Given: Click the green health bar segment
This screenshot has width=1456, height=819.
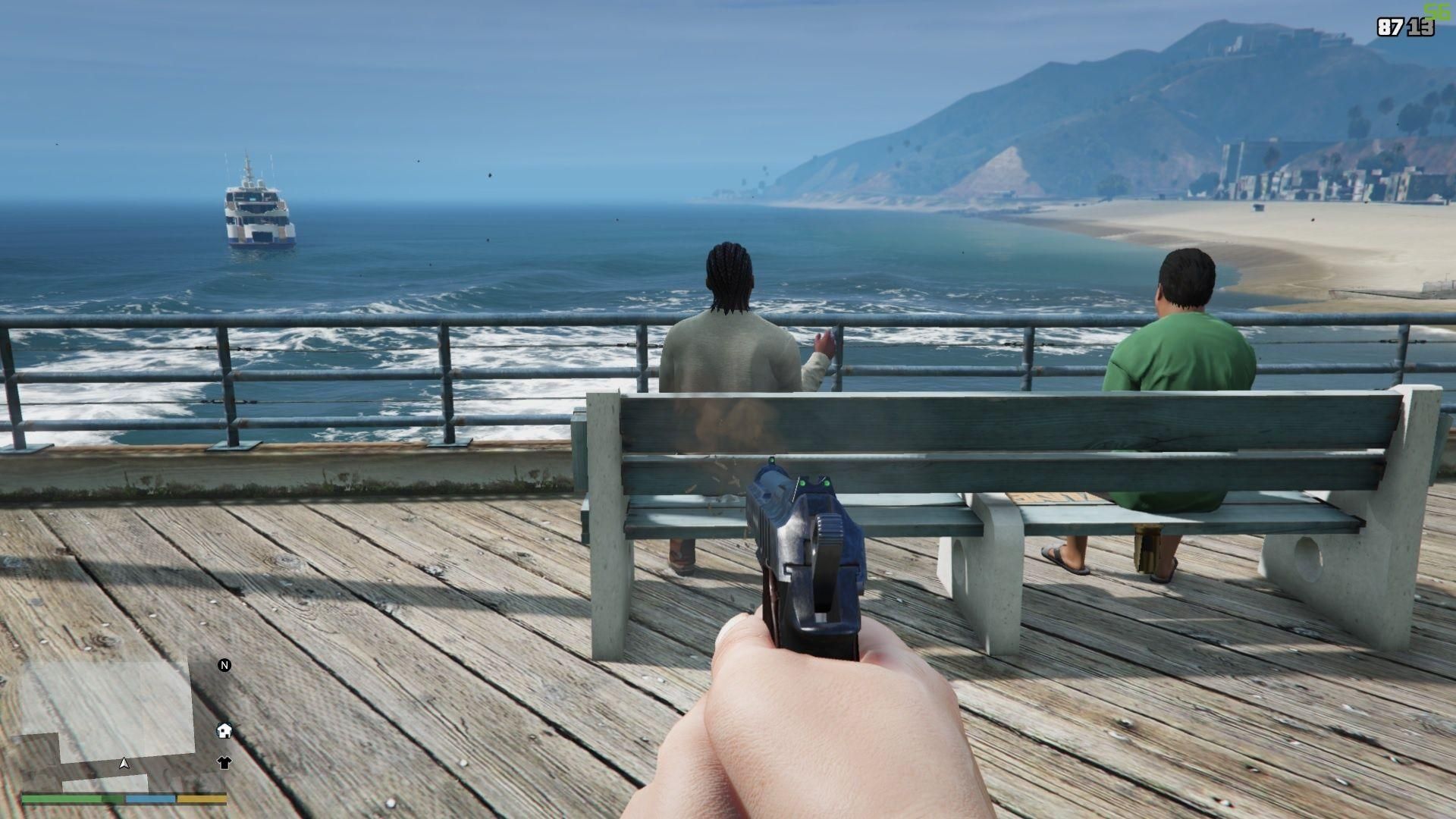Looking at the screenshot, I should [x=61, y=797].
